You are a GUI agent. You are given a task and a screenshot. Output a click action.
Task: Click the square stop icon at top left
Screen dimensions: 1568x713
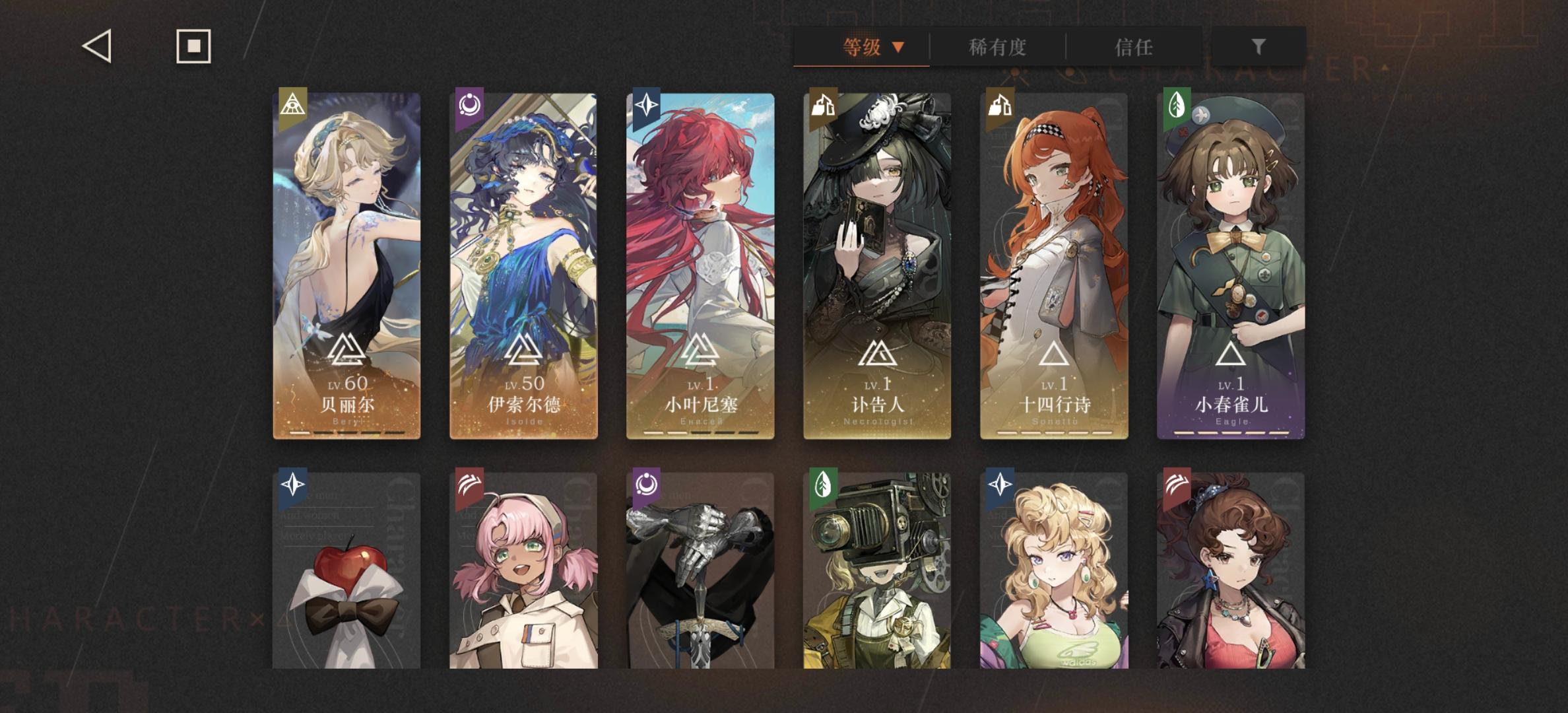[193, 47]
